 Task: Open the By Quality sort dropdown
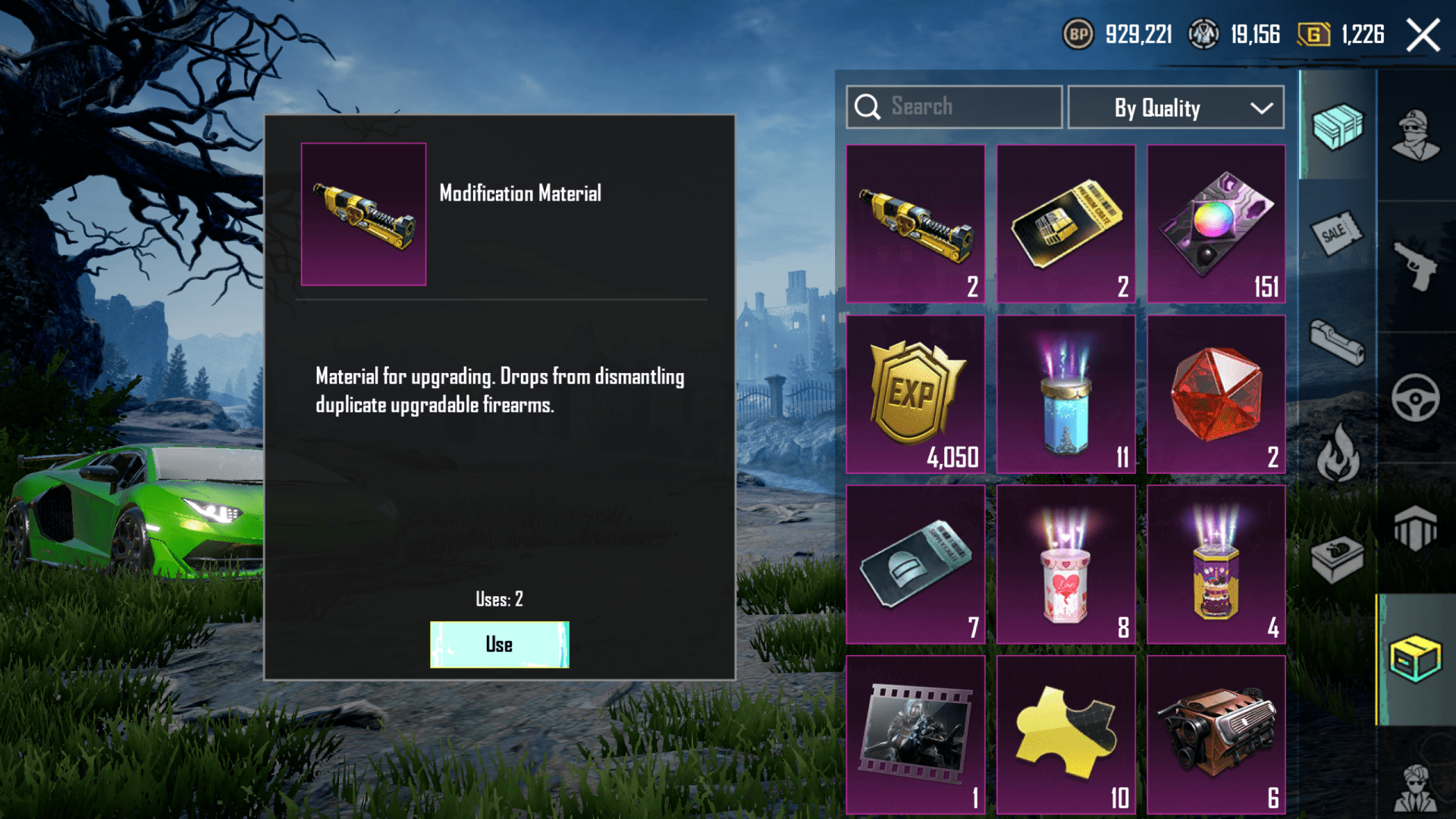tap(1175, 108)
